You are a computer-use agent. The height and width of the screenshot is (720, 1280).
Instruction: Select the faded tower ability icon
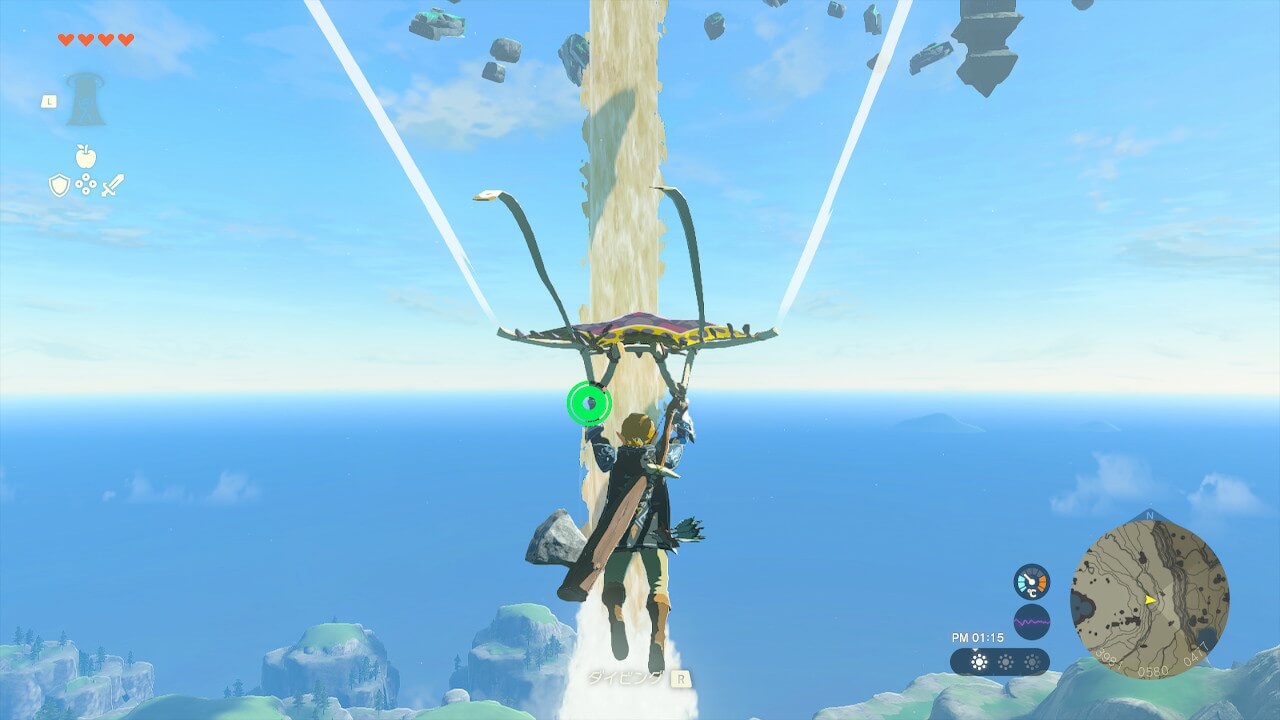click(86, 99)
